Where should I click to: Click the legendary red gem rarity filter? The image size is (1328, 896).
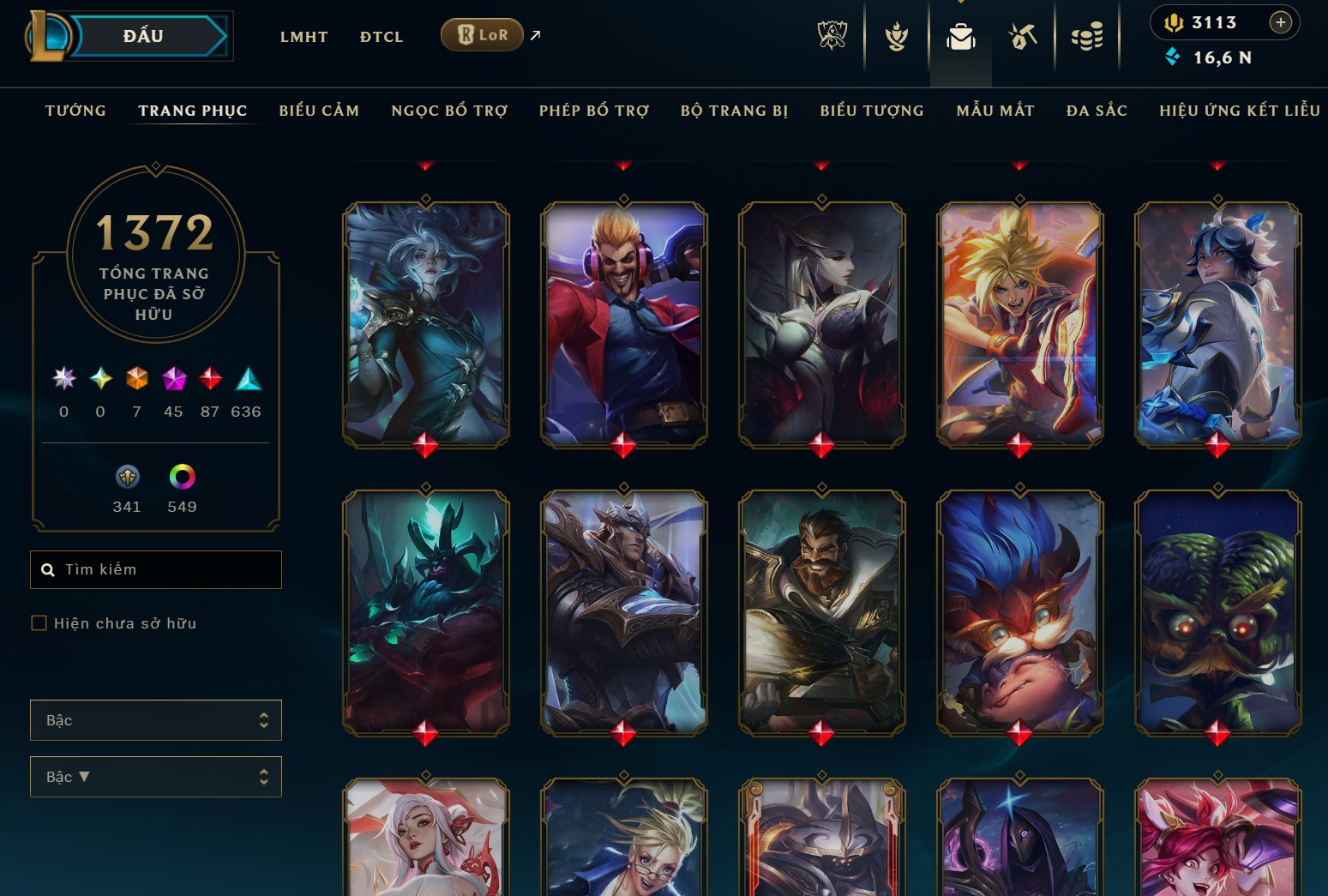[209, 379]
